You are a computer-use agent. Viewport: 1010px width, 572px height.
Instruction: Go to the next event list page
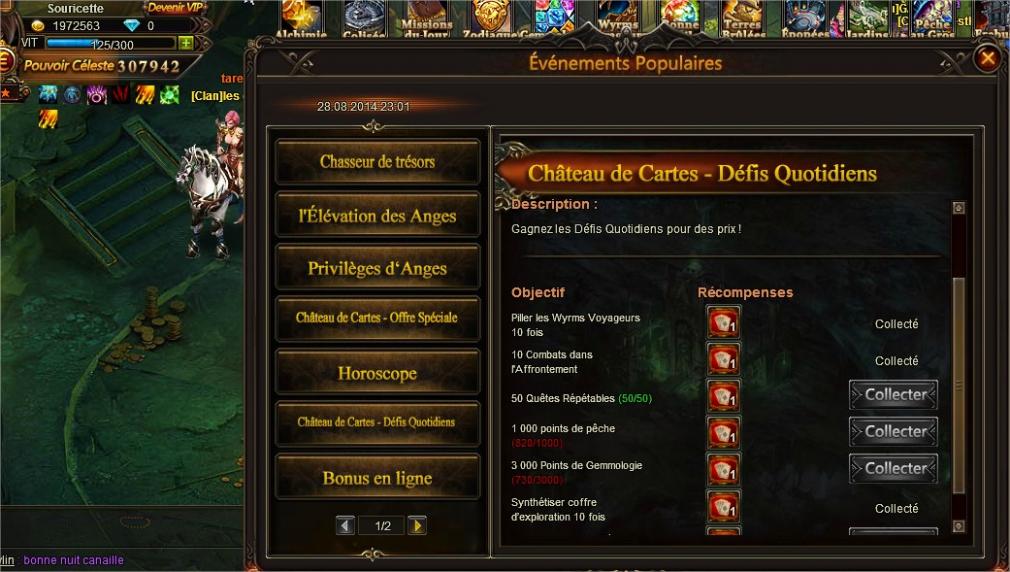417,525
